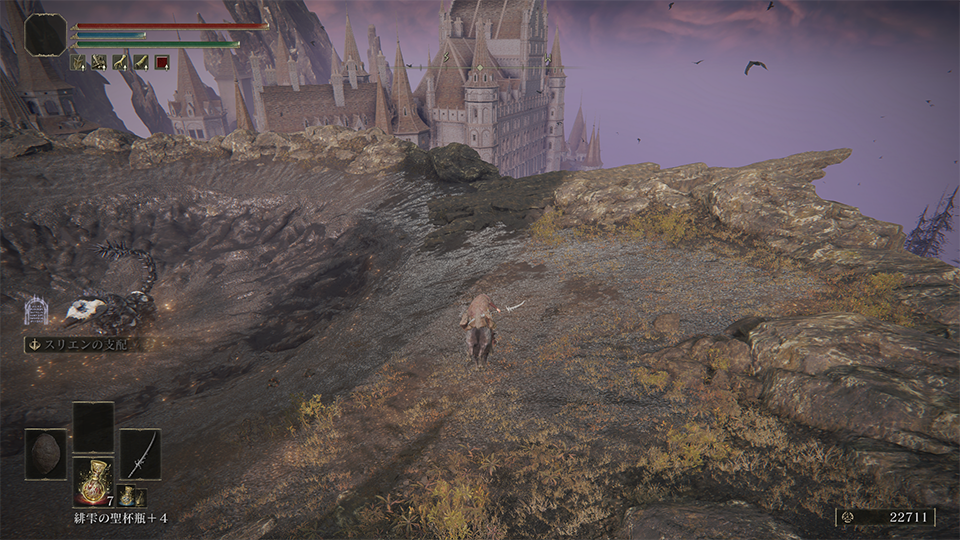Choose the round stone left-hand slot
The width and height of the screenshot is (960, 540).
pos(46,454)
